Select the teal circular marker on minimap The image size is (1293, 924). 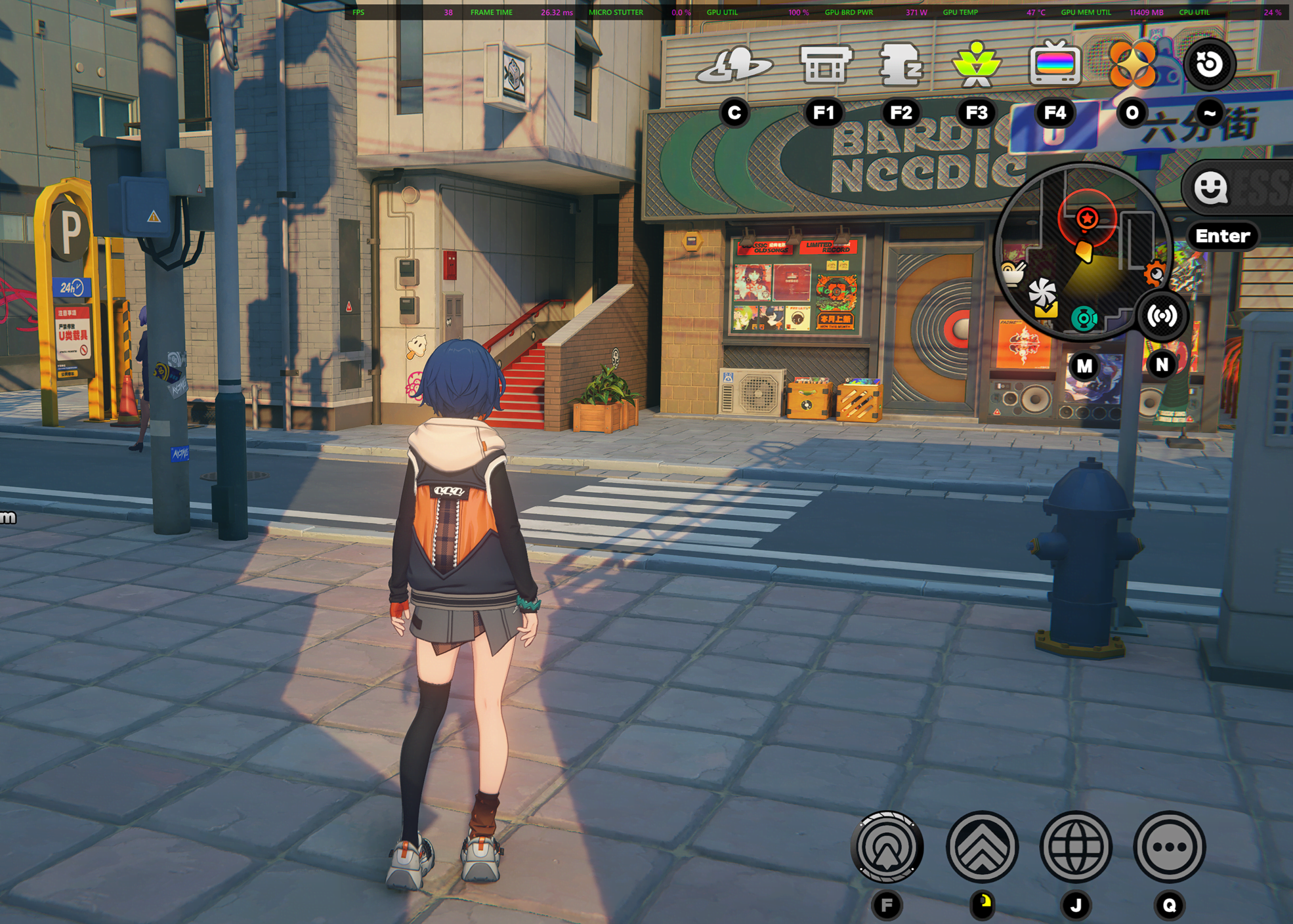click(x=1084, y=319)
